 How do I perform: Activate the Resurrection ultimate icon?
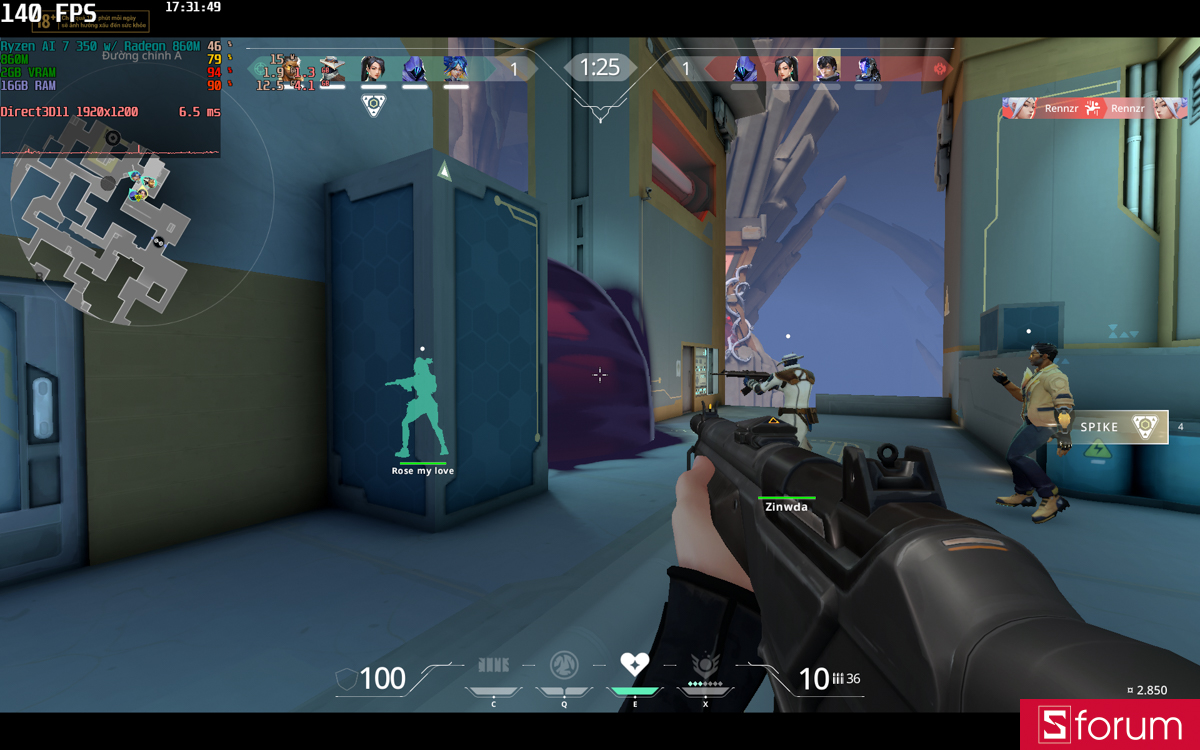point(705,664)
